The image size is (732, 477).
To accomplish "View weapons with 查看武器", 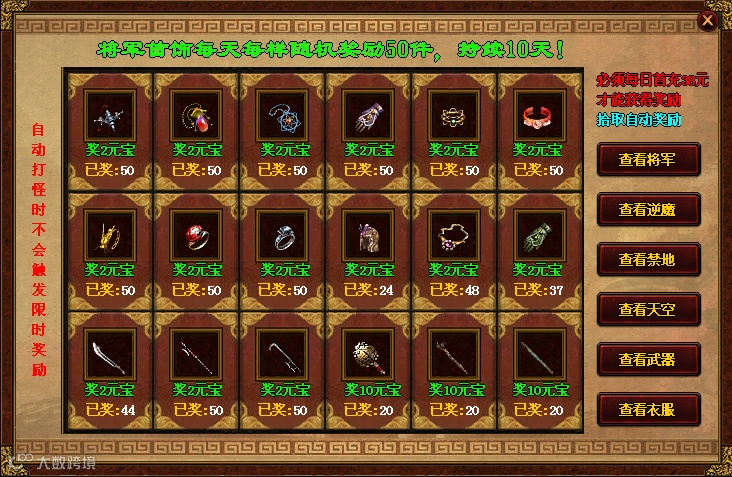I will 648,359.
